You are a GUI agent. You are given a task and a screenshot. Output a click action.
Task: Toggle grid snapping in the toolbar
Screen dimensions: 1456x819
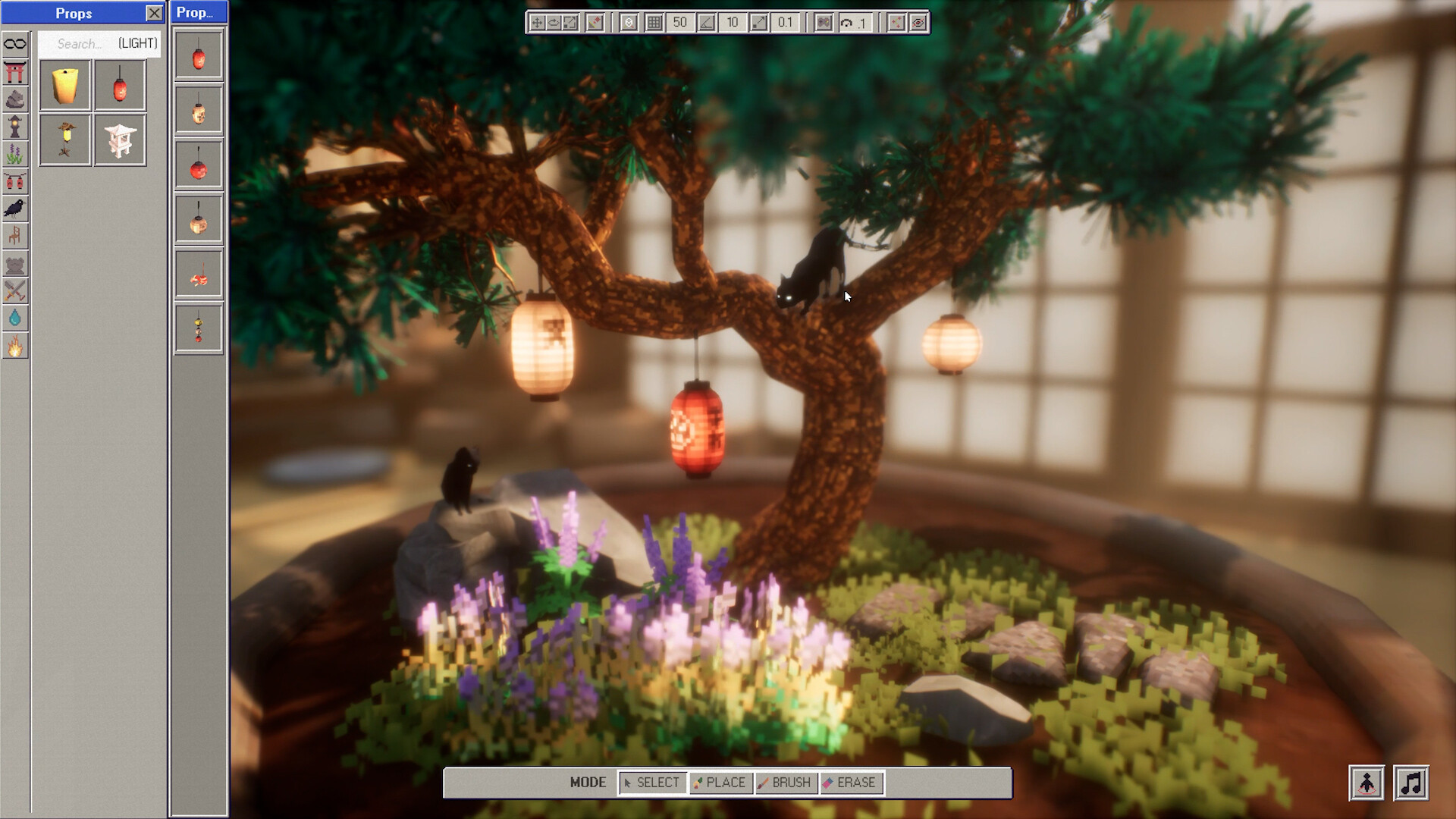[x=654, y=23]
